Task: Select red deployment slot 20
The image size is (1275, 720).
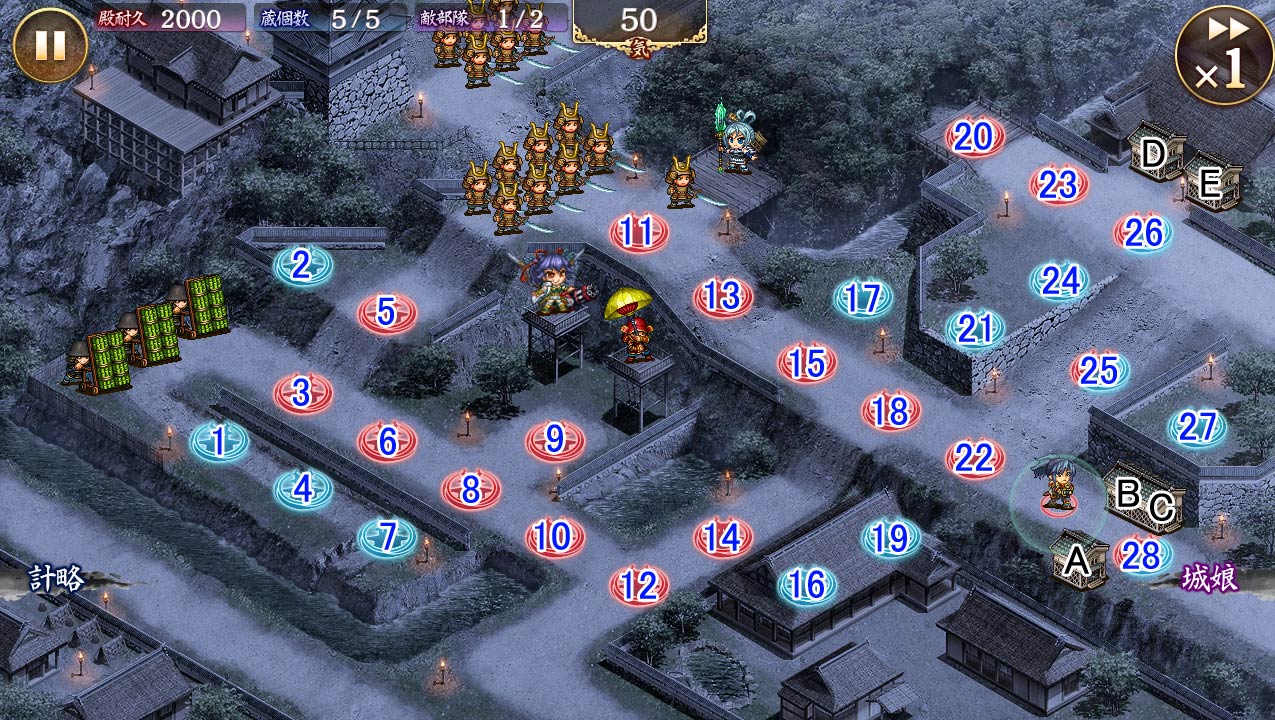Action: (975, 138)
